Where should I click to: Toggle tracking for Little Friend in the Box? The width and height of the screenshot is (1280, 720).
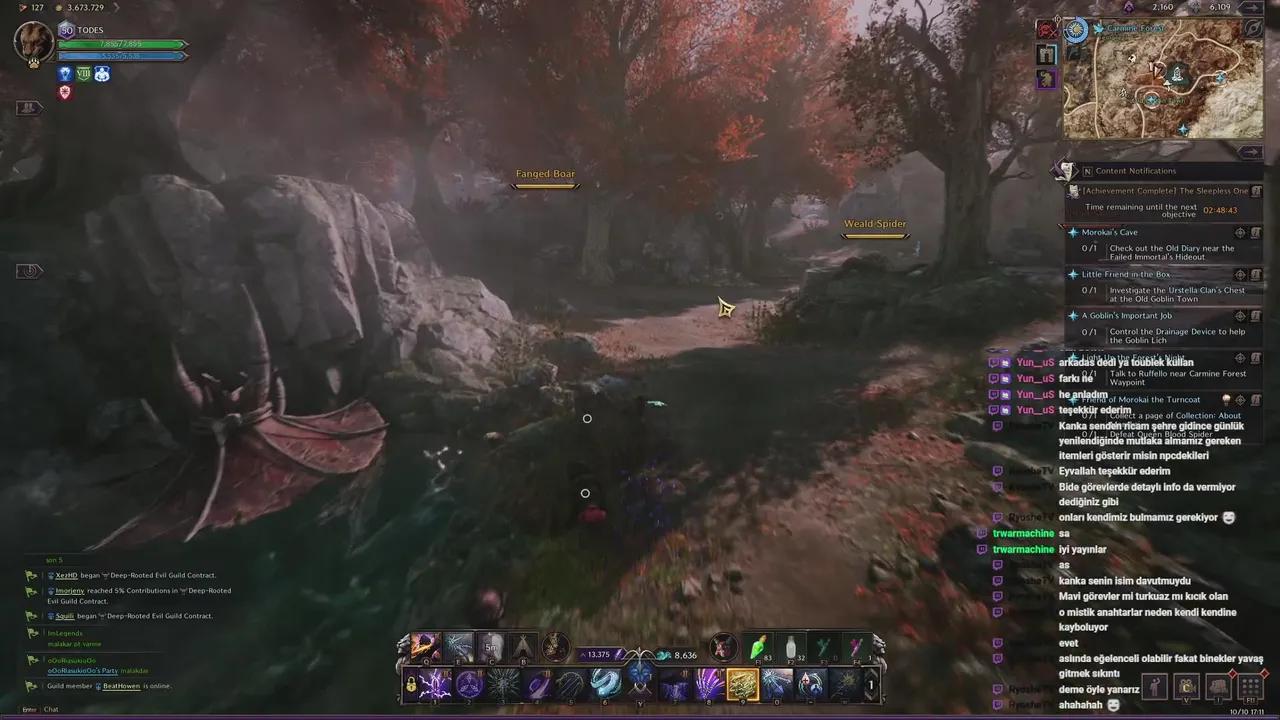coord(1239,273)
